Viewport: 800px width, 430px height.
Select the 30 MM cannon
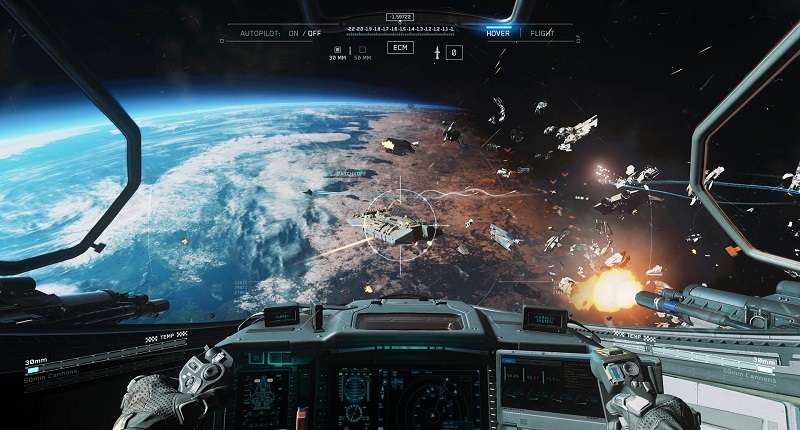[x=337, y=50]
